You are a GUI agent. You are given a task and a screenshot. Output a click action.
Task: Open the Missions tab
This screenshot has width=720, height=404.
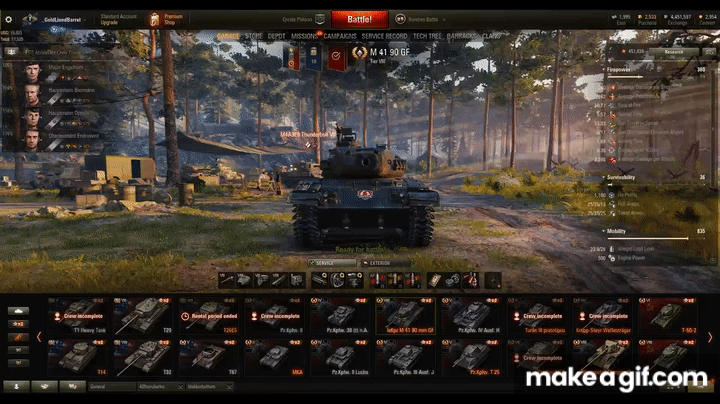tap(304, 36)
